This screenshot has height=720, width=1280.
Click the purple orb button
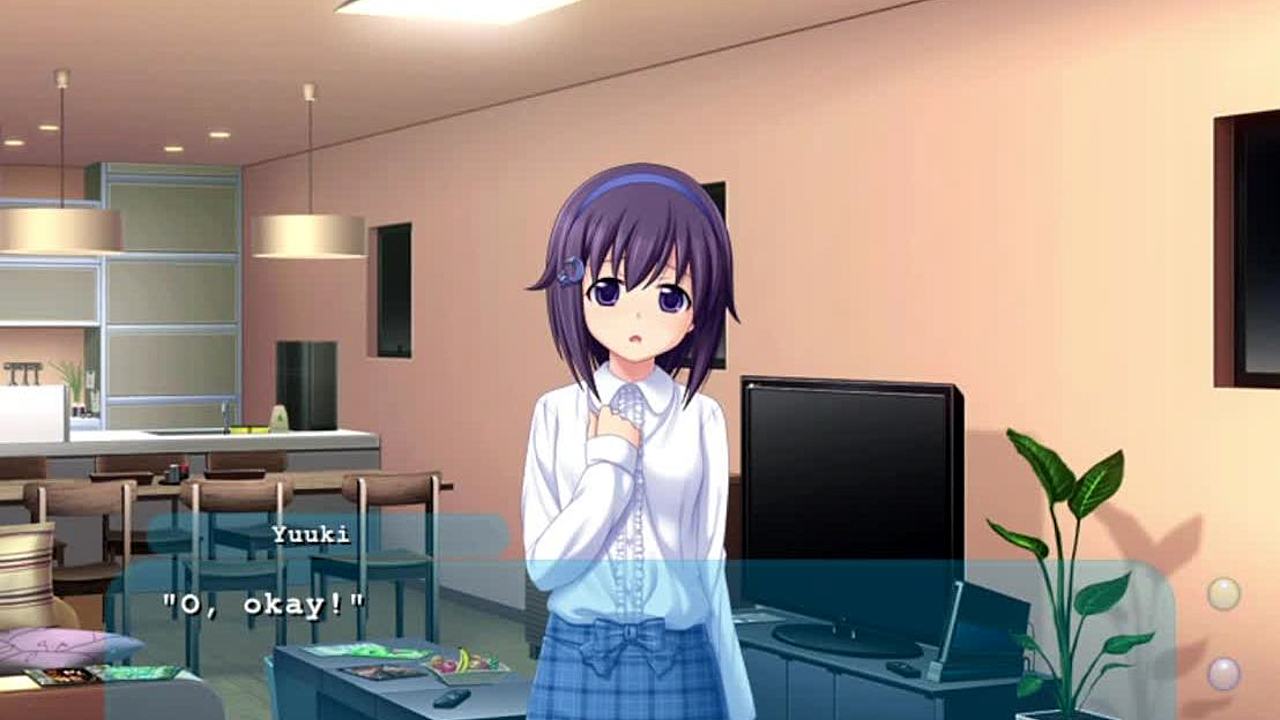click(1223, 673)
